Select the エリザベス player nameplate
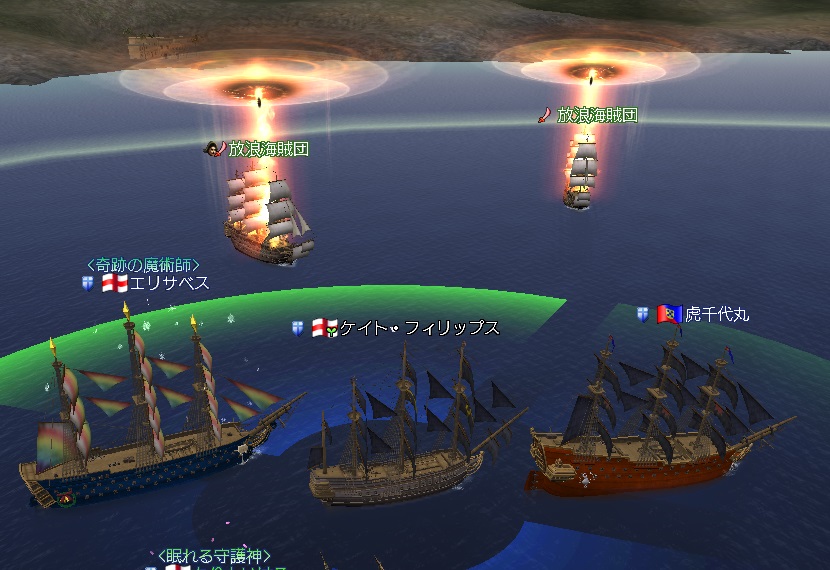The height and width of the screenshot is (570, 830). pyautogui.click(x=169, y=284)
